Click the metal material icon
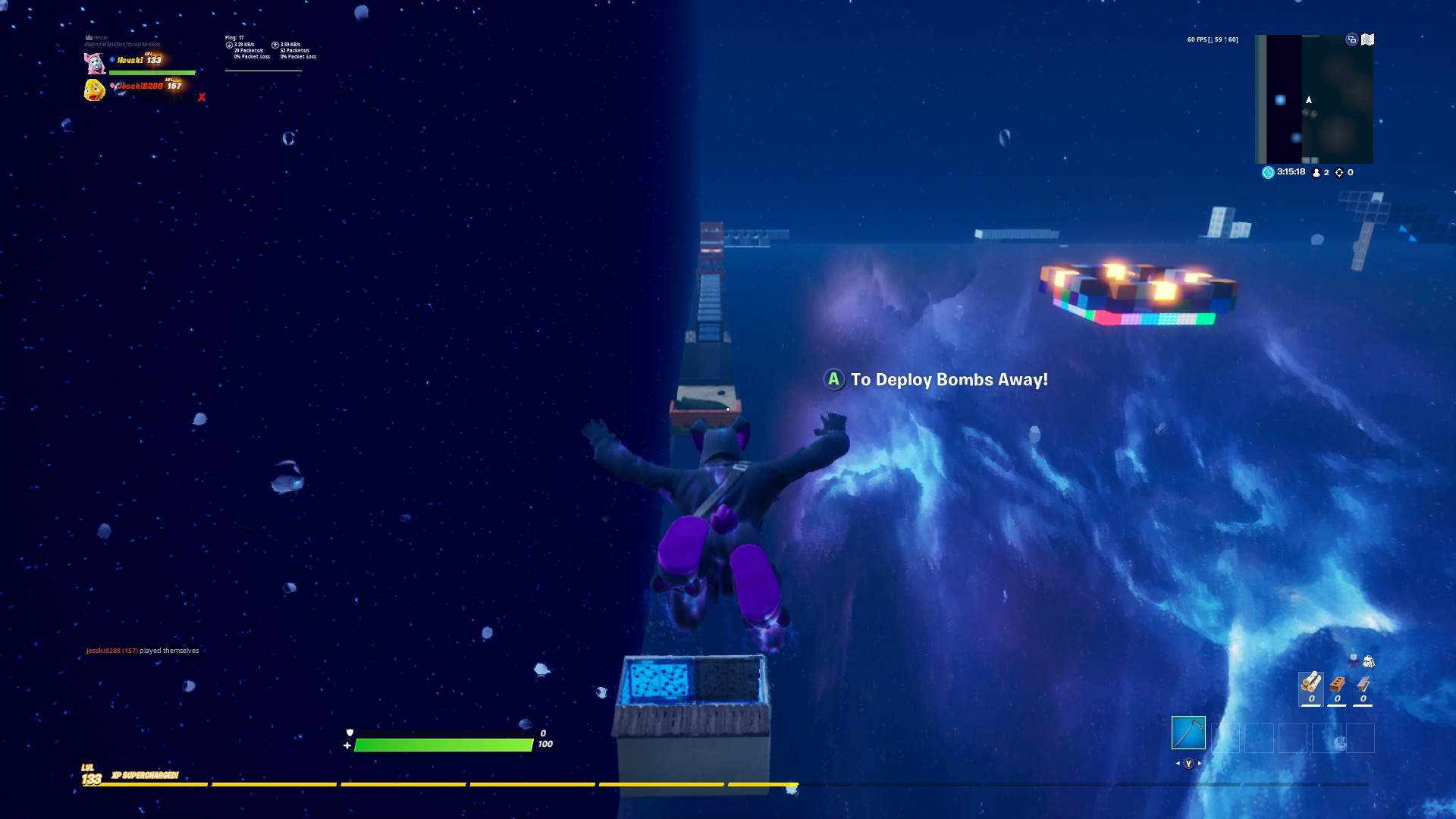Screen dimensions: 1456x819 click(x=1363, y=684)
